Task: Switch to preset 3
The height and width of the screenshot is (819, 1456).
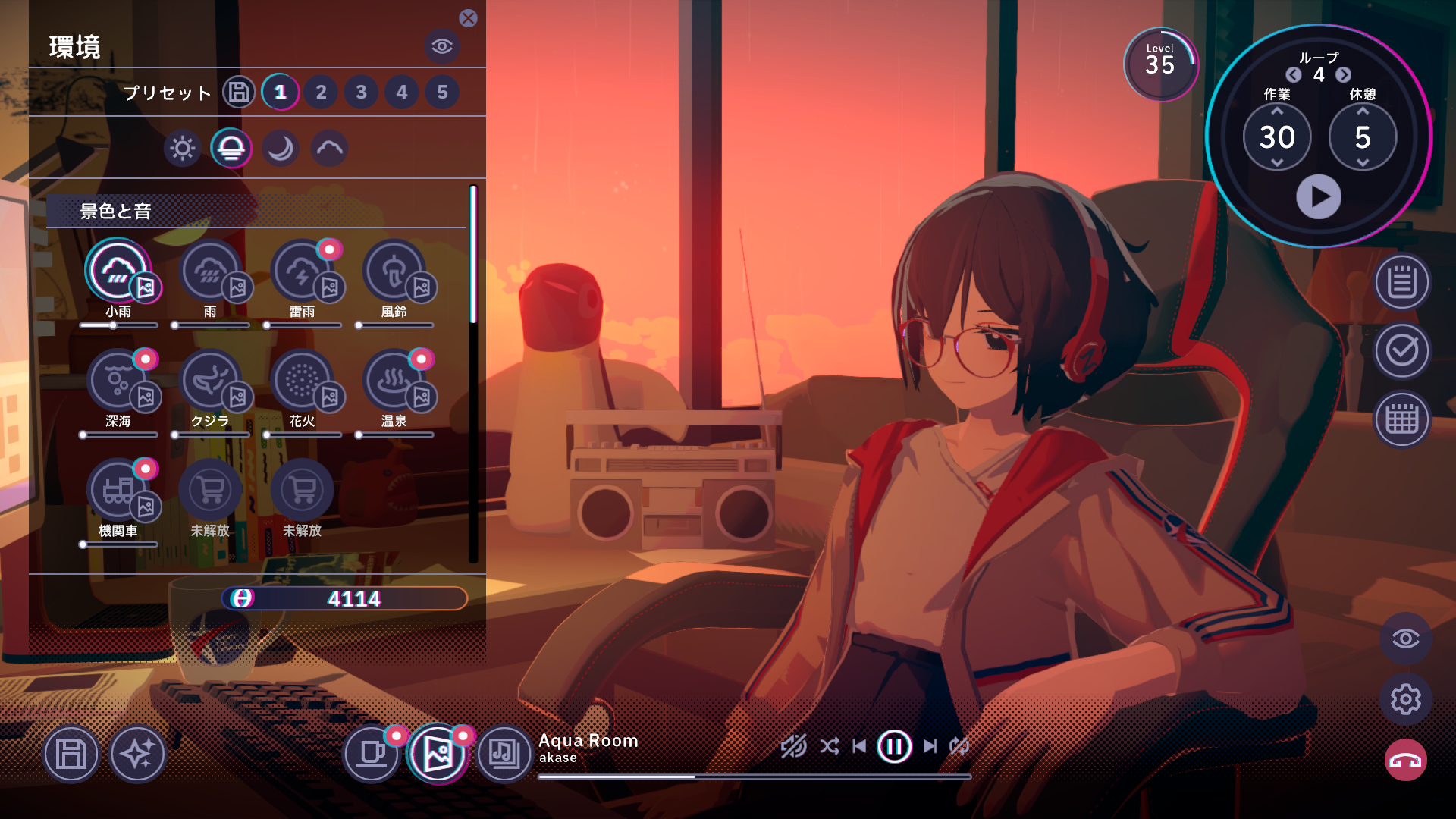Action: pos(361,93)
